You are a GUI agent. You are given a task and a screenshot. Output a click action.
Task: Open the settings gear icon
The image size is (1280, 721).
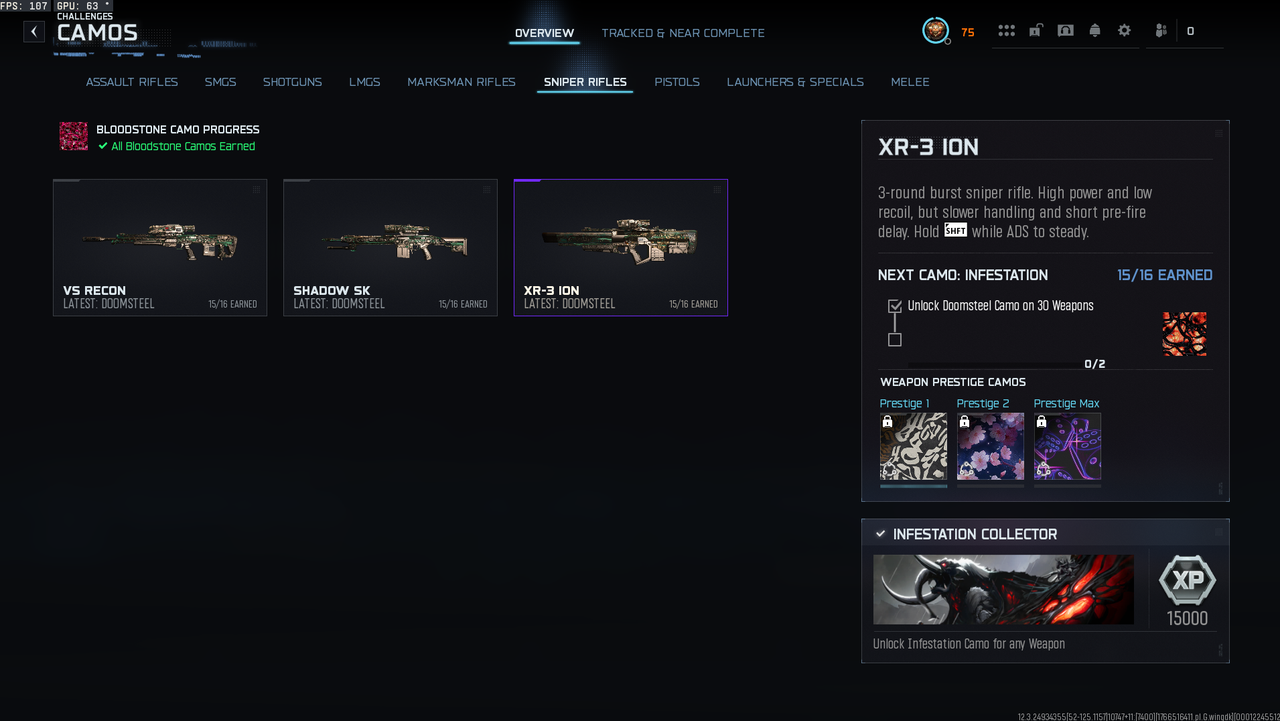(1124, 31)
